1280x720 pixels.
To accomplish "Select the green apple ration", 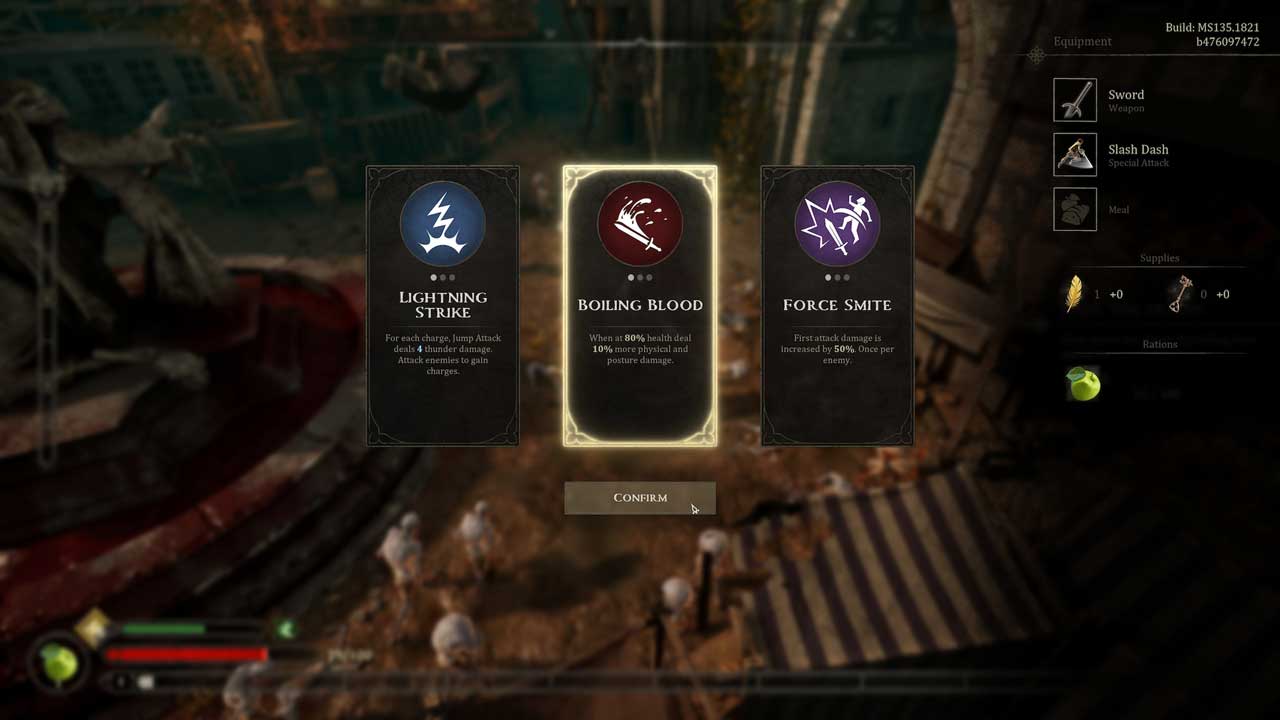I will coord(1084,384).
